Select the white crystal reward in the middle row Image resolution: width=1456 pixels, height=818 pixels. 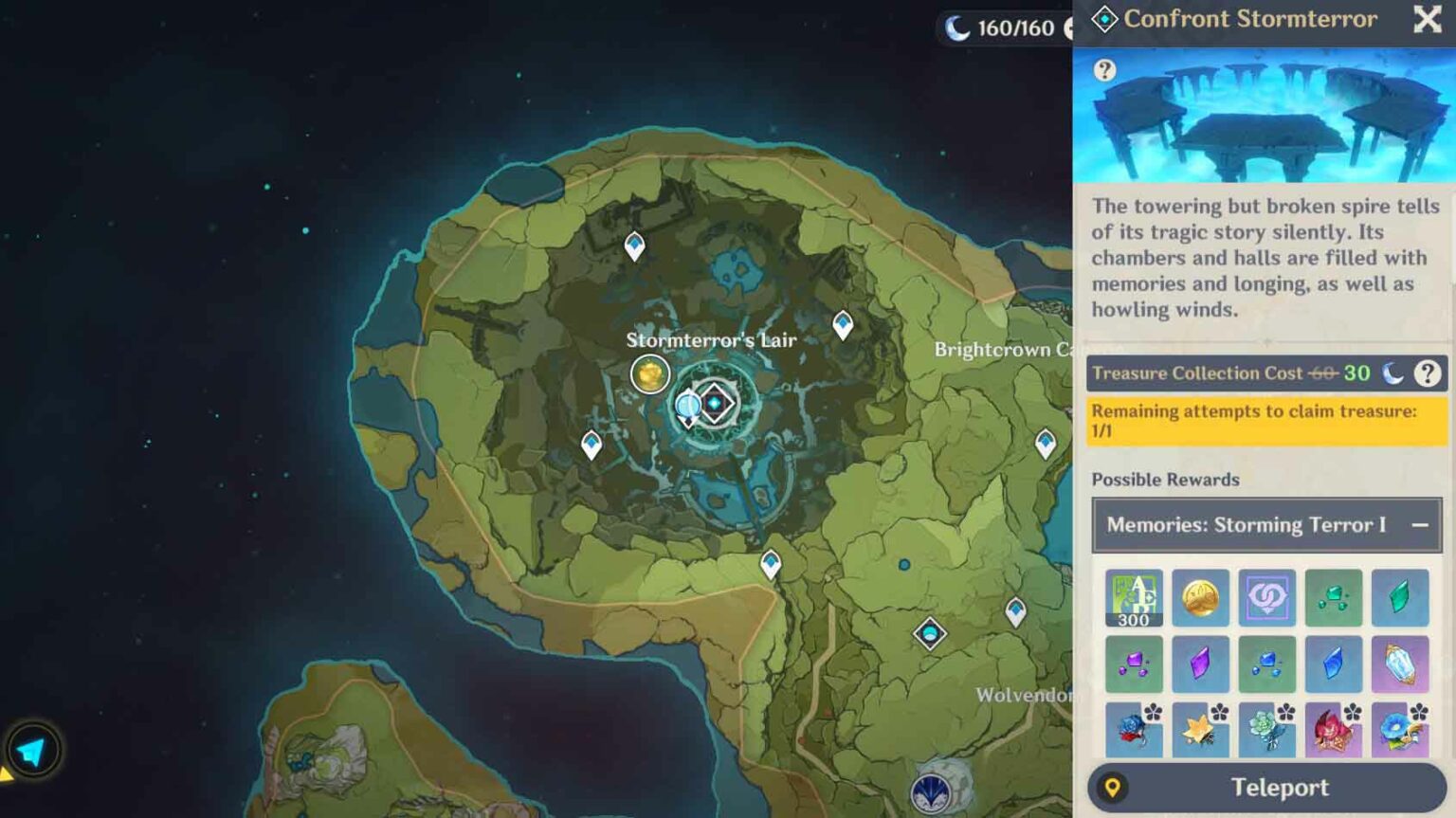(x=1401, y=663)
